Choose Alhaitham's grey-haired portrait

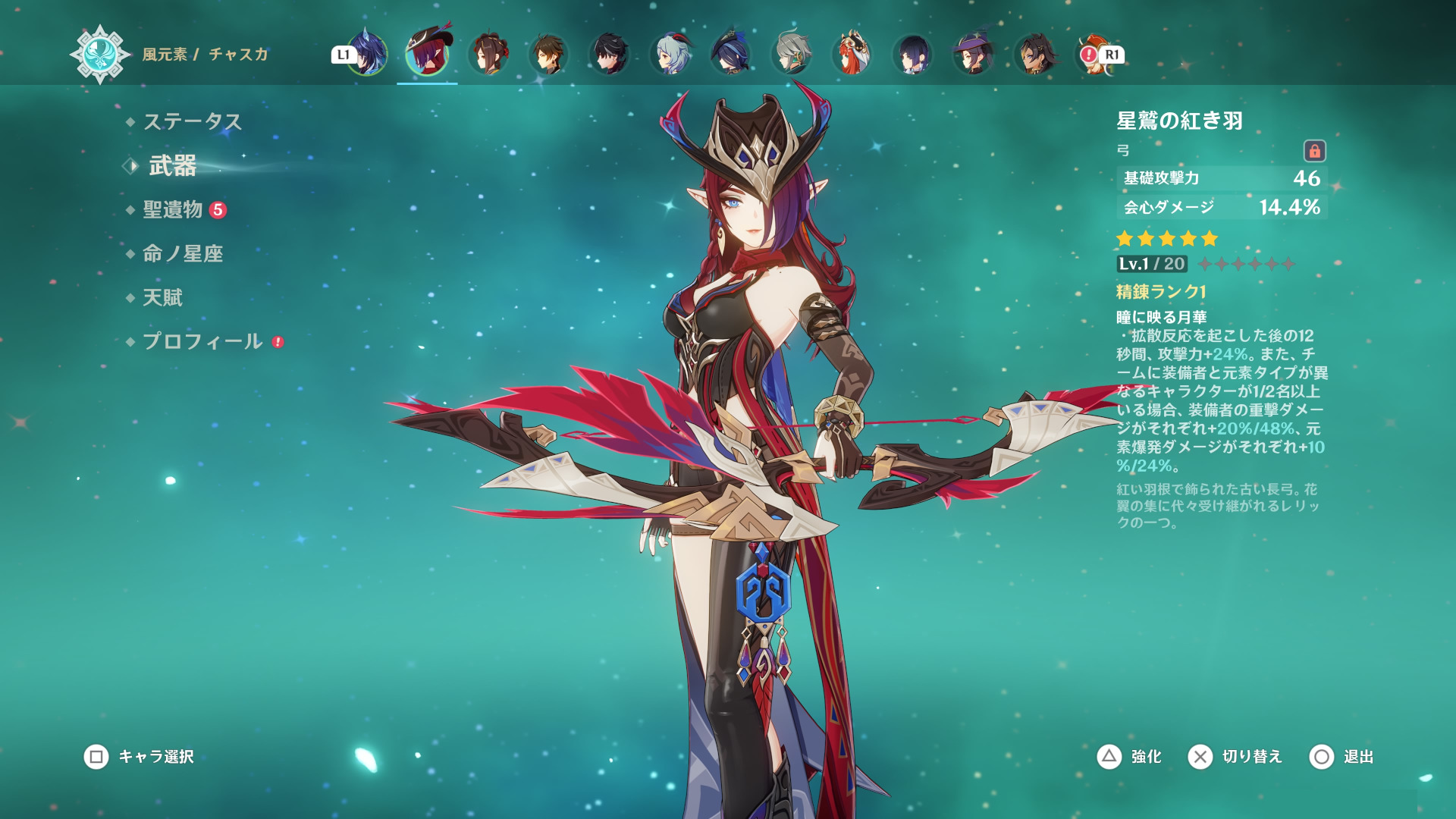(792, 54)
